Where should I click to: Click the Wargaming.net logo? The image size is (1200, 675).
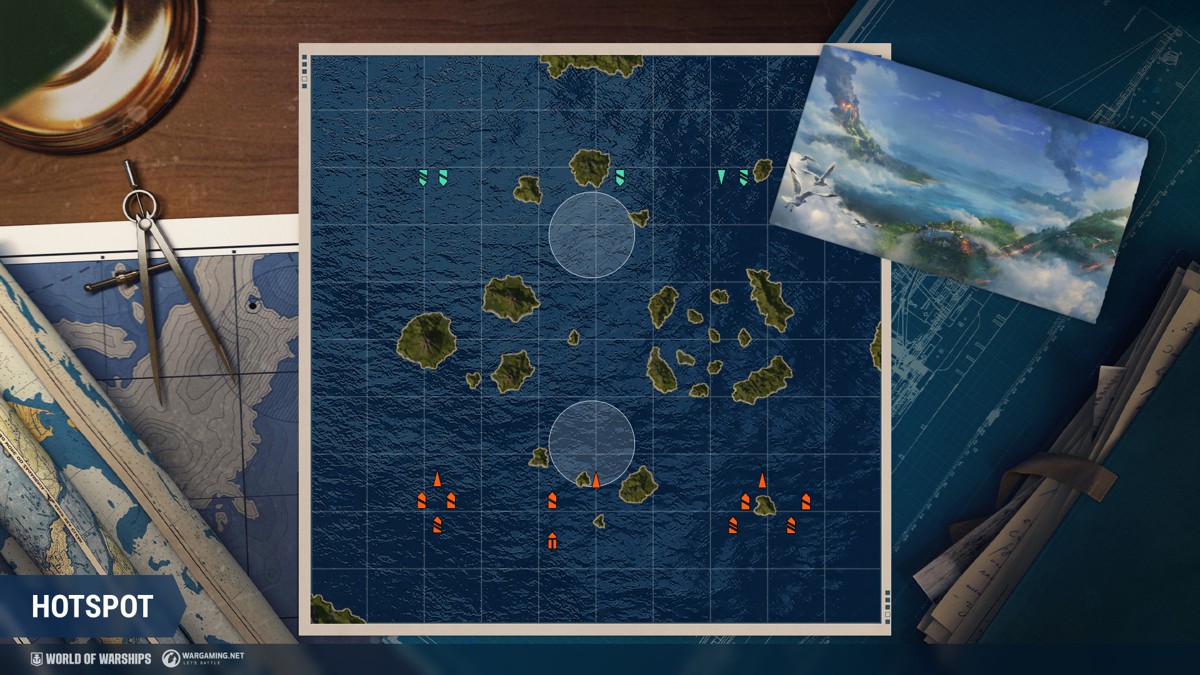(x=203, y=659)
